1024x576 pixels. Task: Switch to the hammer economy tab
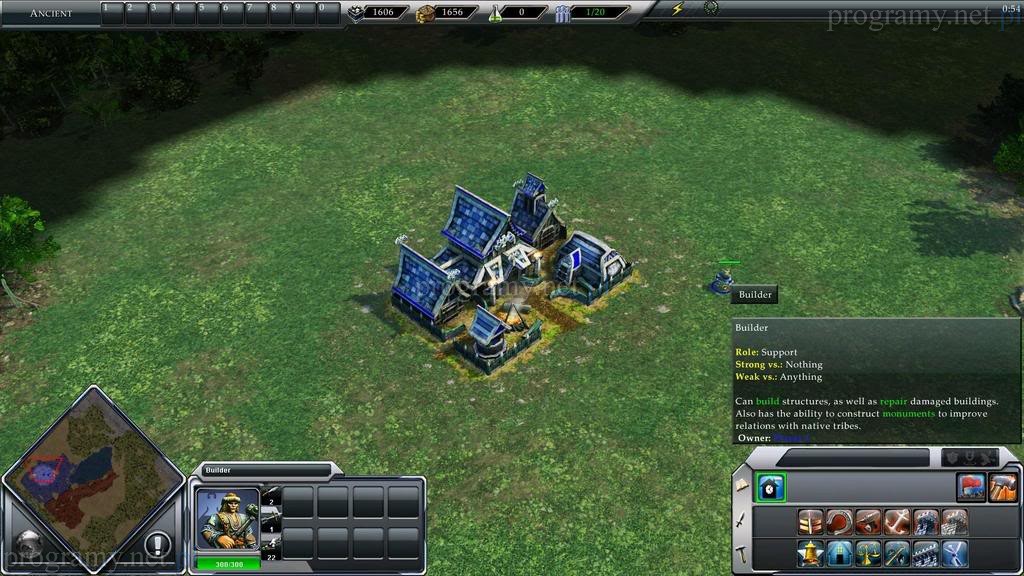click(741, 552)
